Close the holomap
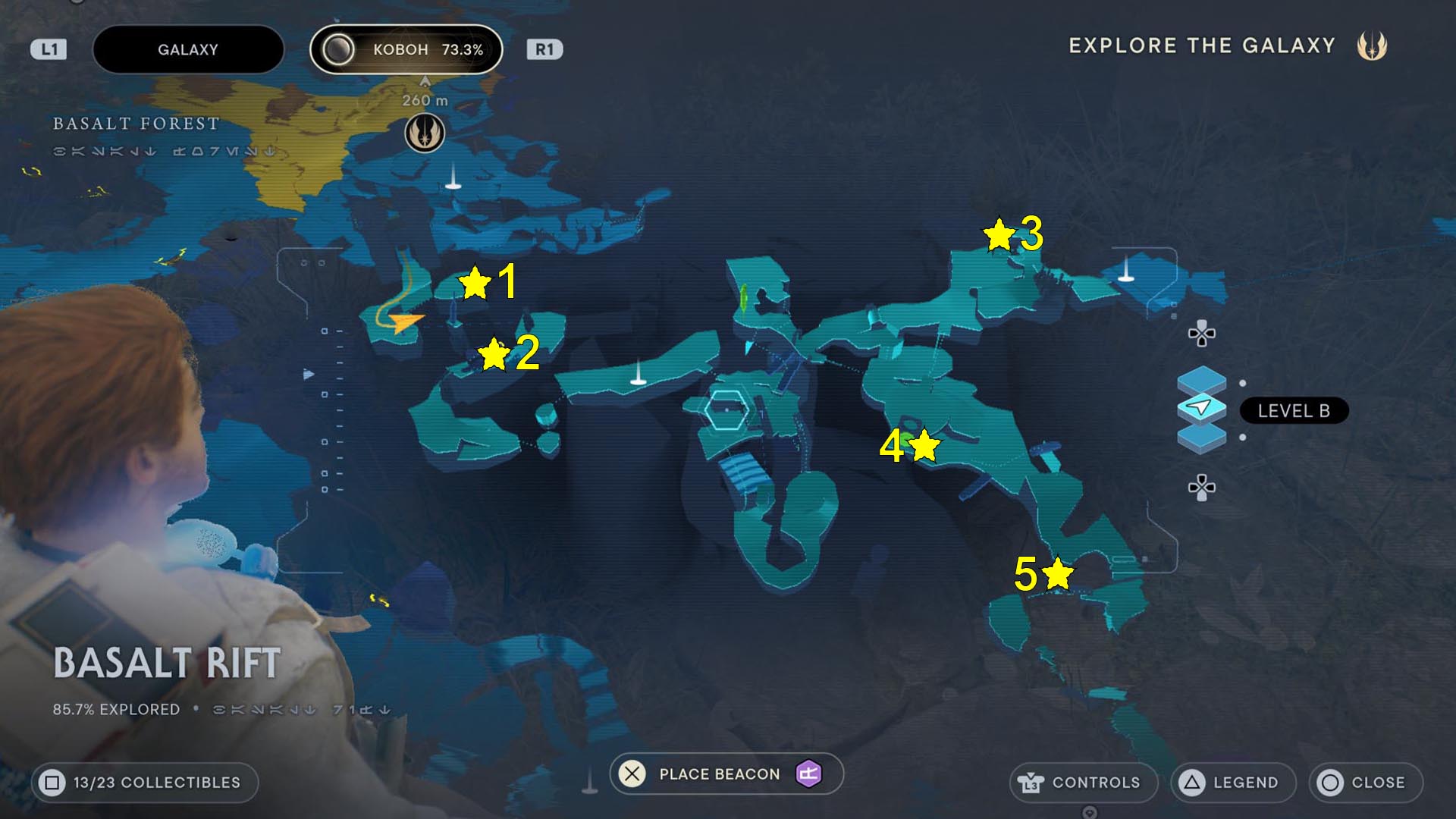The height and width of the screenshot is (819, 1456). pyautogui.click(x=1365, y=783)
